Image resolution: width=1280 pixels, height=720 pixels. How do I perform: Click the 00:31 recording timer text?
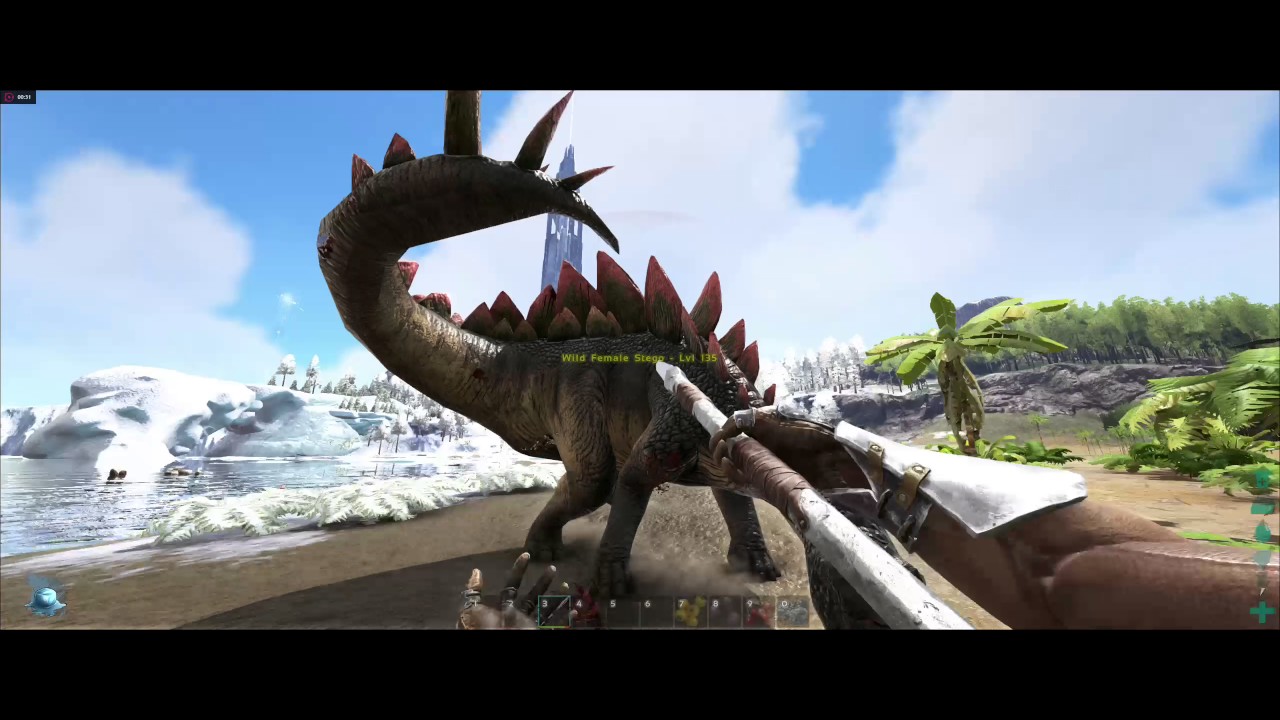tap(24, 96)
